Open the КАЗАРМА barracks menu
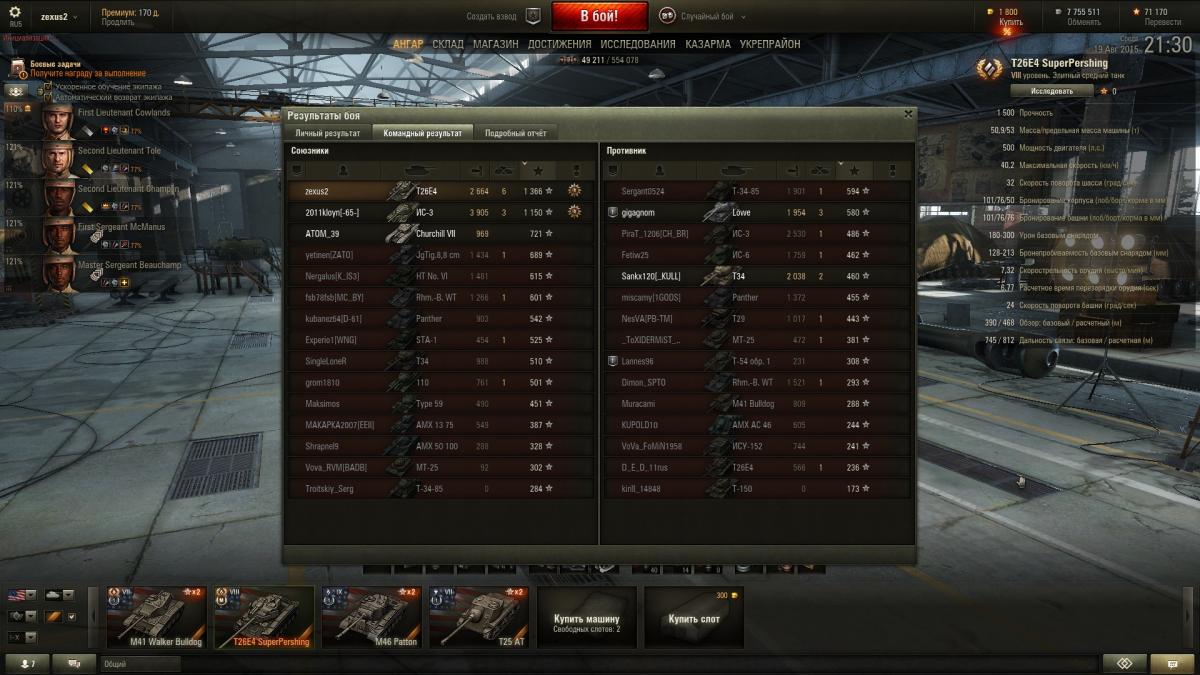 [x=707, y=44]
